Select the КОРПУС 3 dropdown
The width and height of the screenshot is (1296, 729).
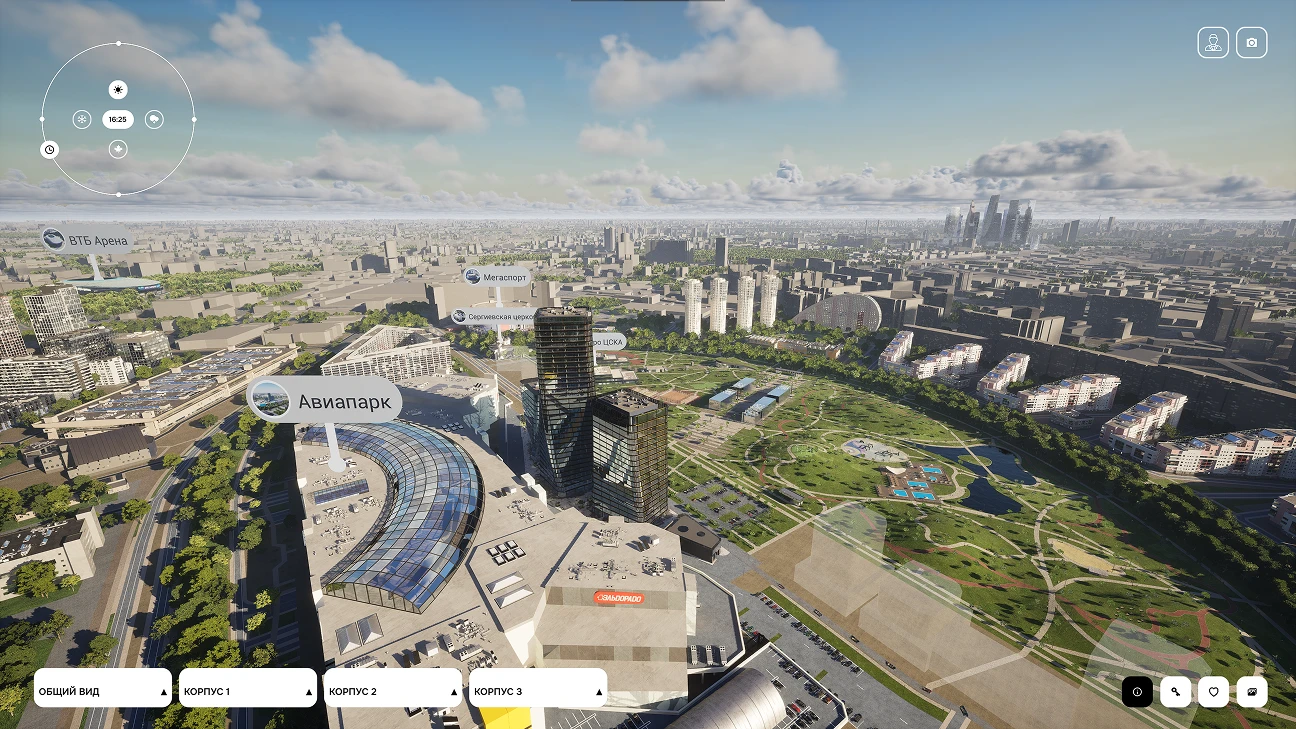coord(537,688)
